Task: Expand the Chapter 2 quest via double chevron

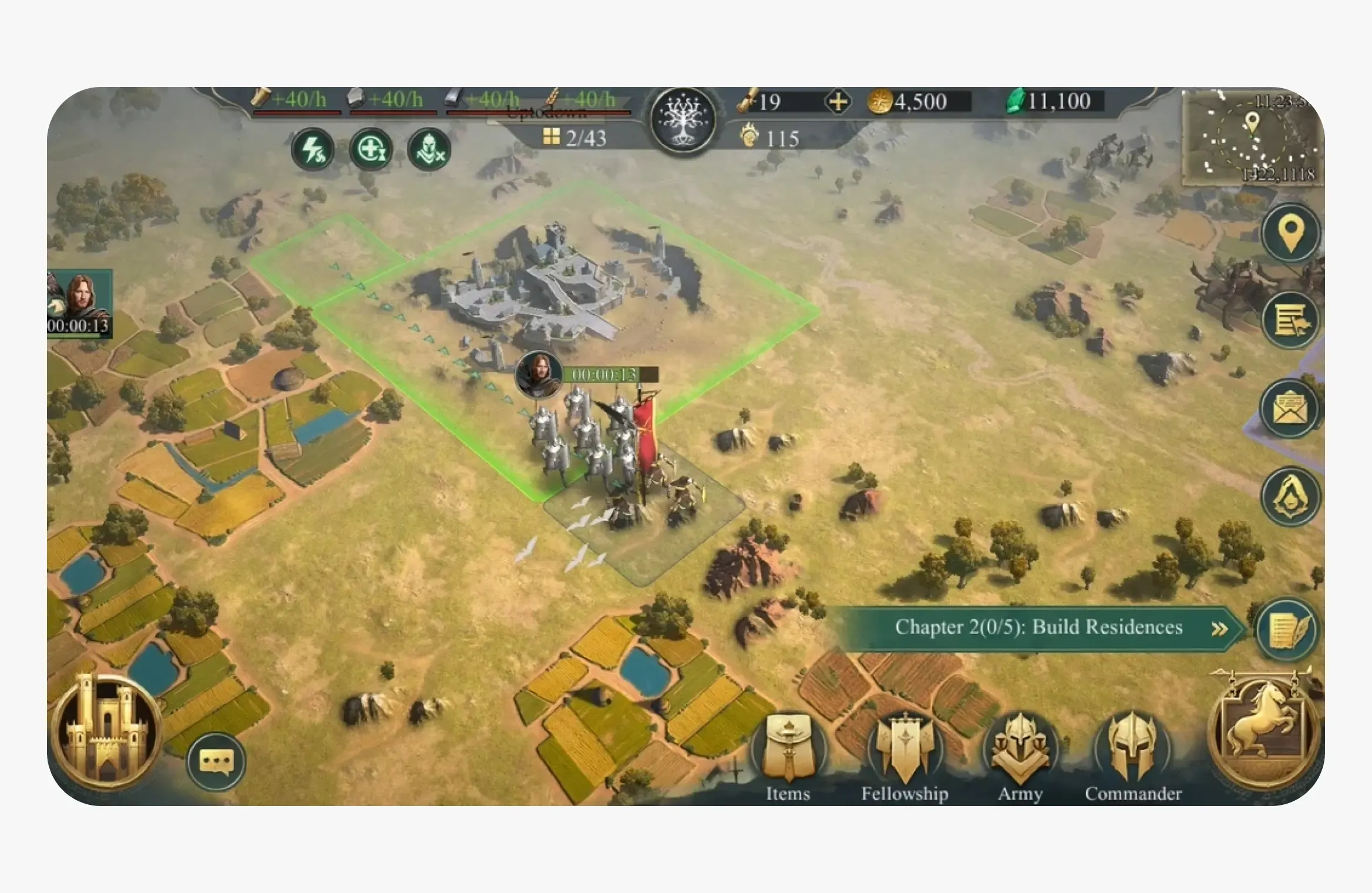Action: point(1210,627)
